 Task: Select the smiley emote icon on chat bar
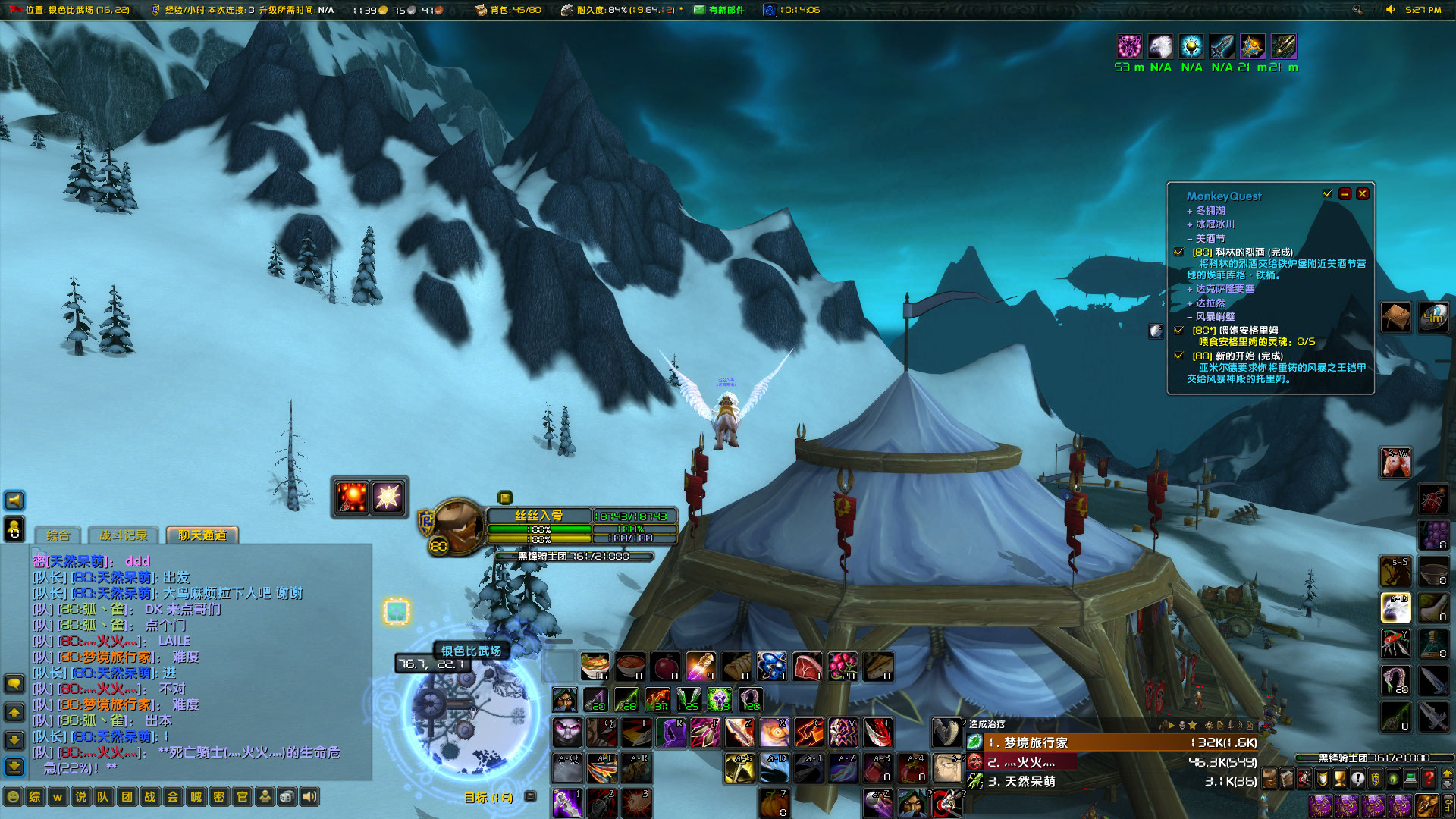coord(13,797)
